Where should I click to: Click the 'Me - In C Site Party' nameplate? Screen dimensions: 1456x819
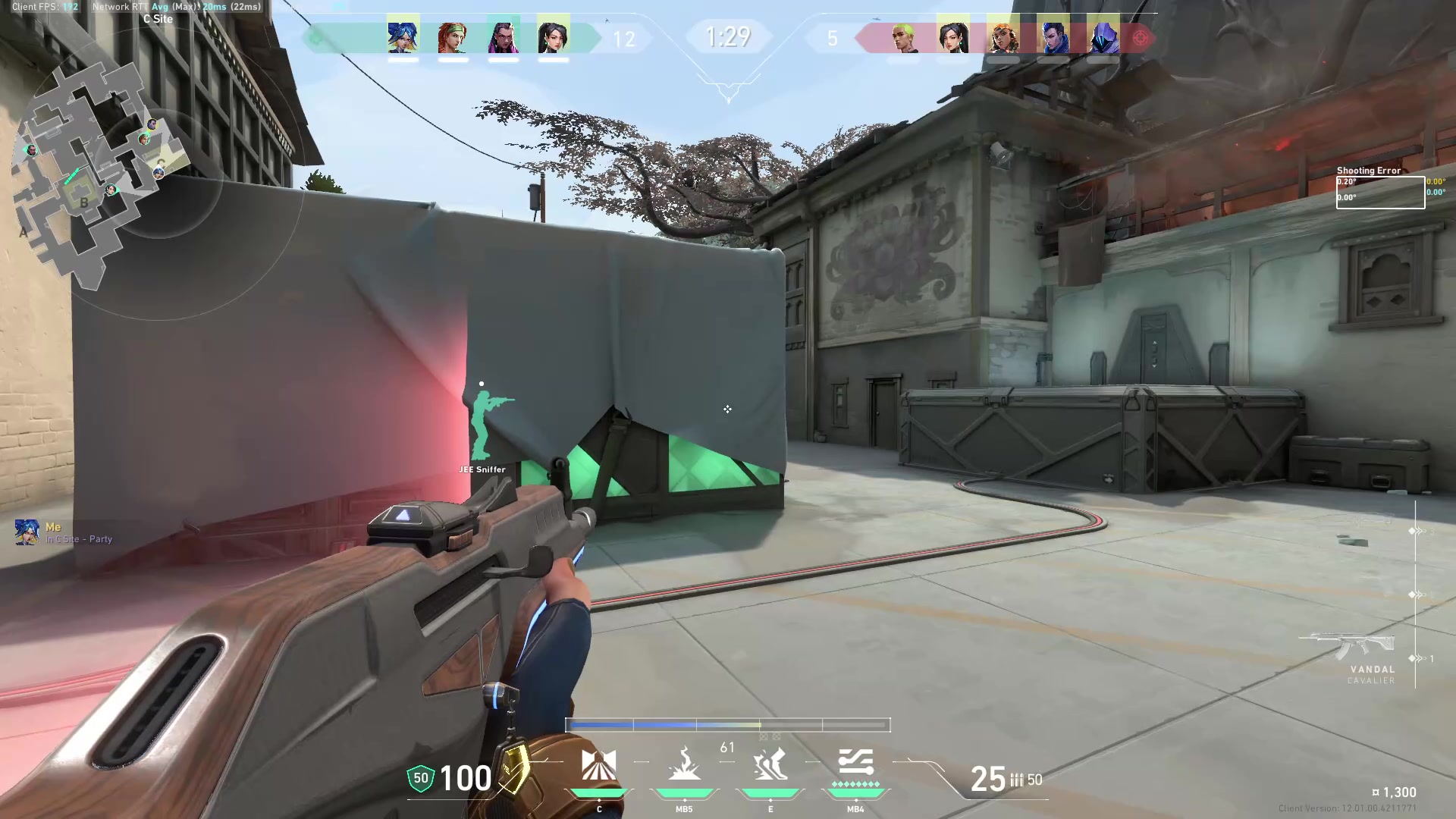[64, 531]
